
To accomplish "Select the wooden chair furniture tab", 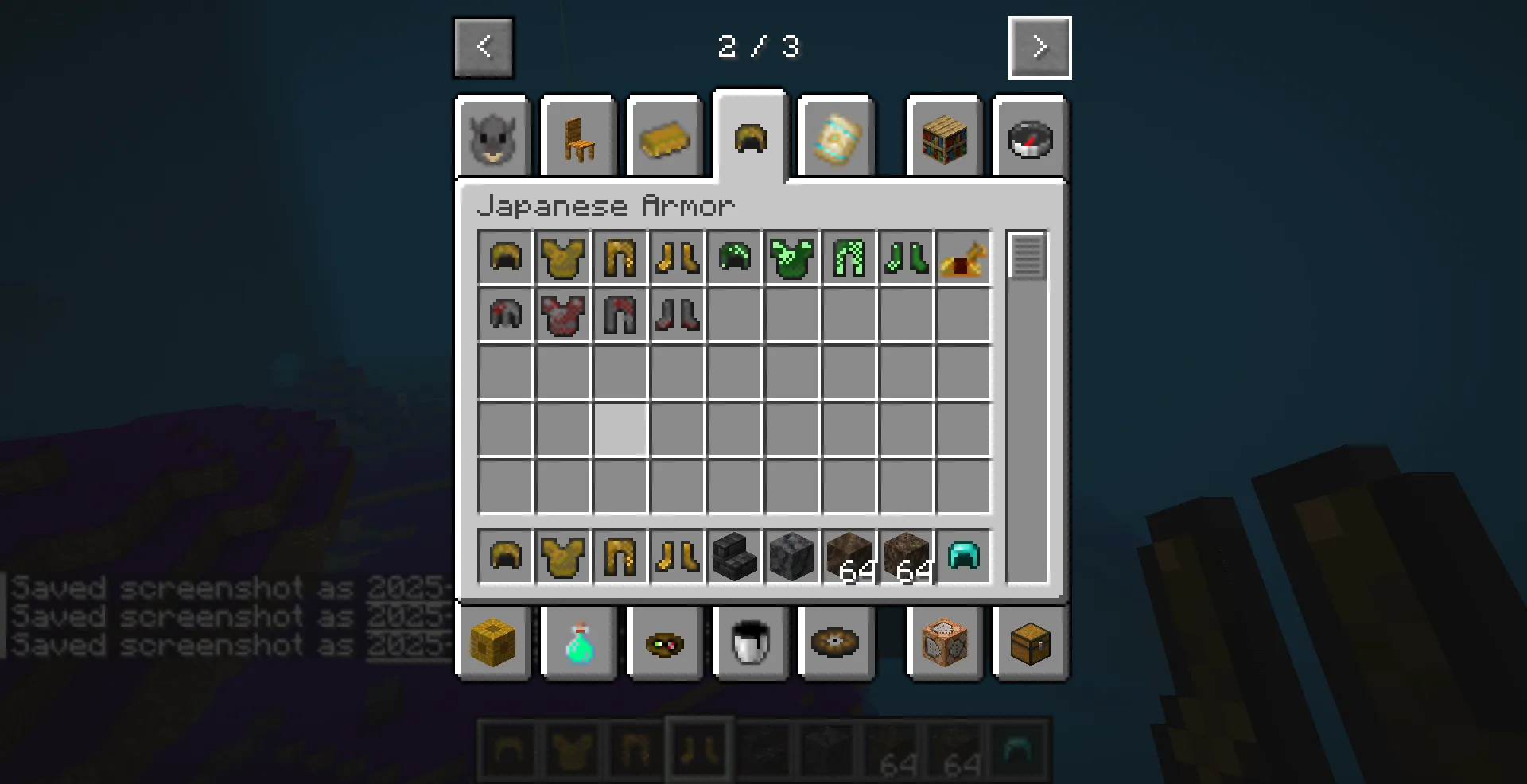I will (x=578, y=137).
